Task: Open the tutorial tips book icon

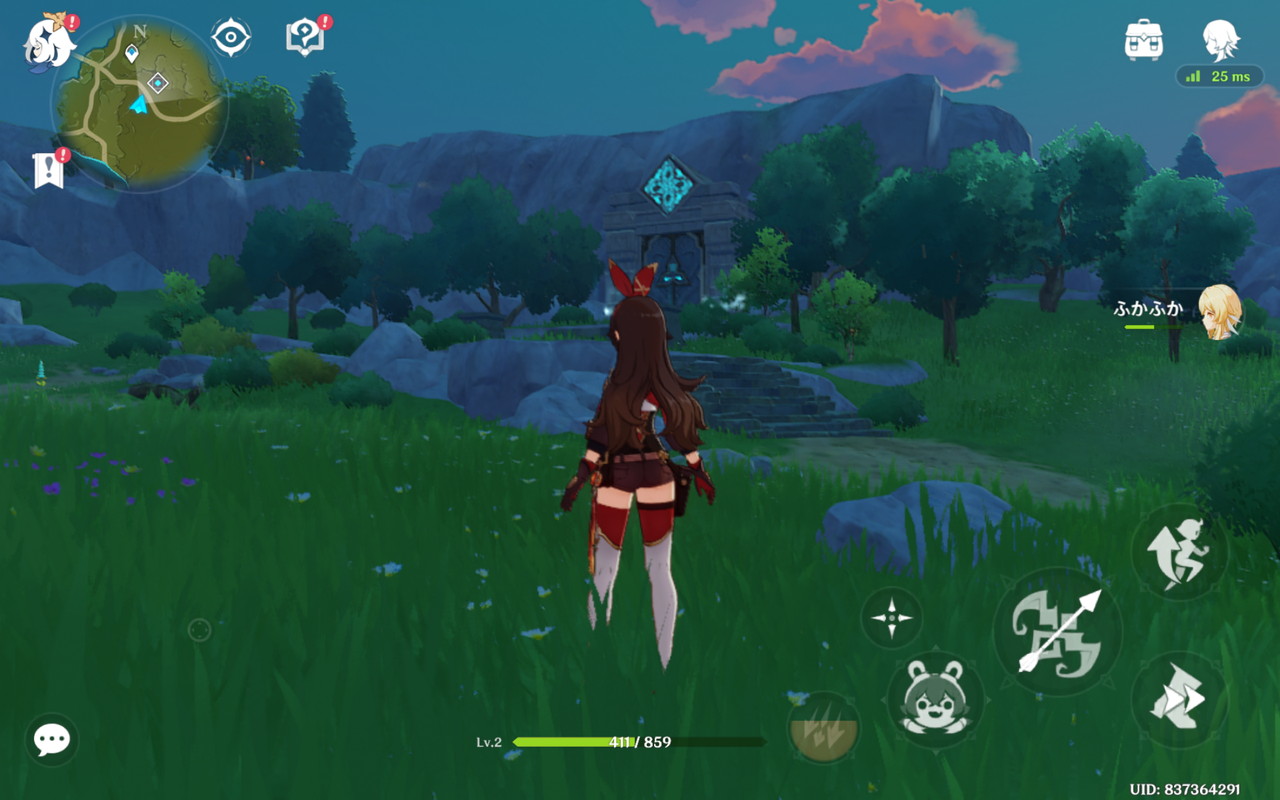Action: coord(305,38)
